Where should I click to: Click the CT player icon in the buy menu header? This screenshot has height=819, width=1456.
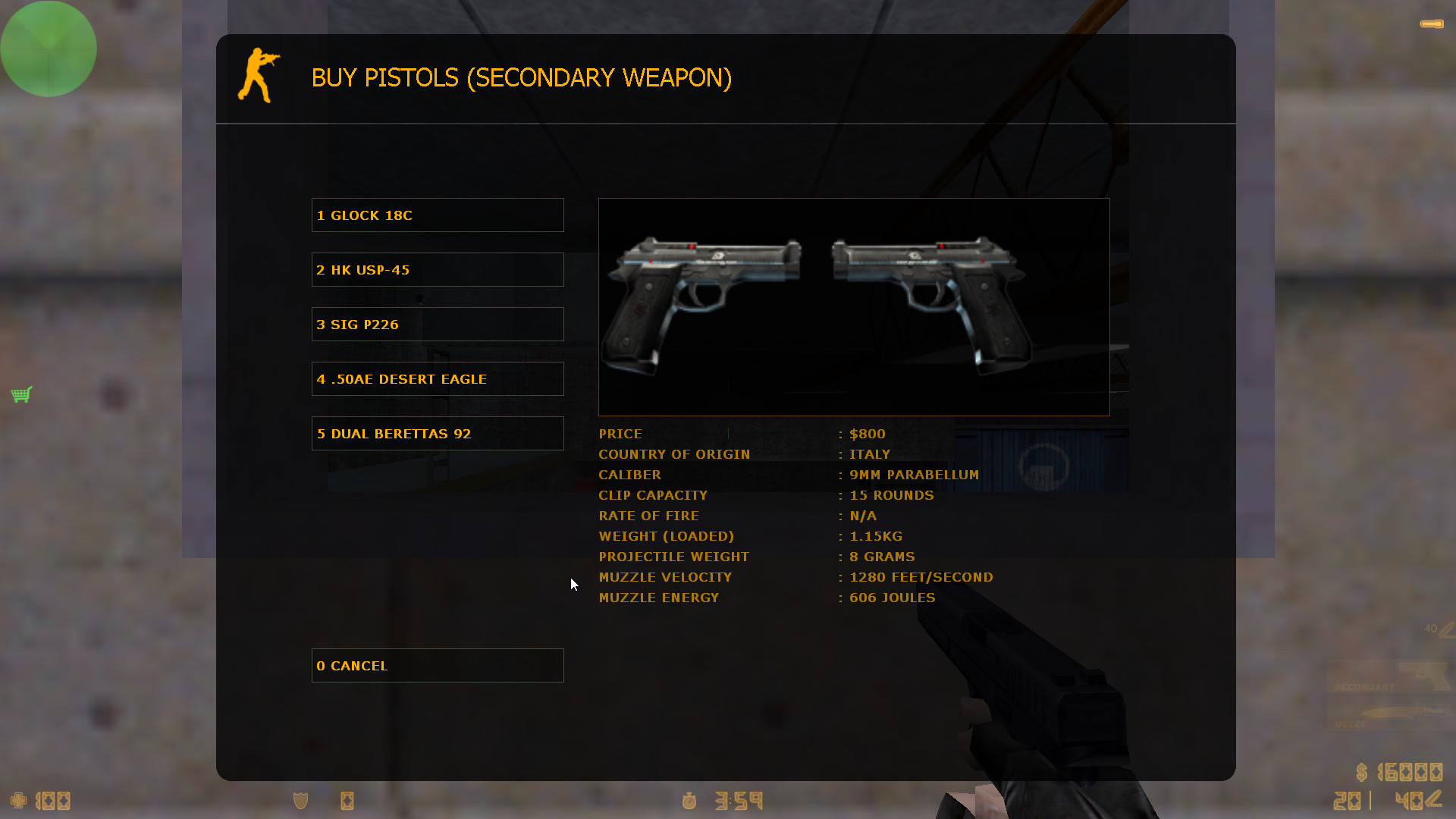coord(260,77)
